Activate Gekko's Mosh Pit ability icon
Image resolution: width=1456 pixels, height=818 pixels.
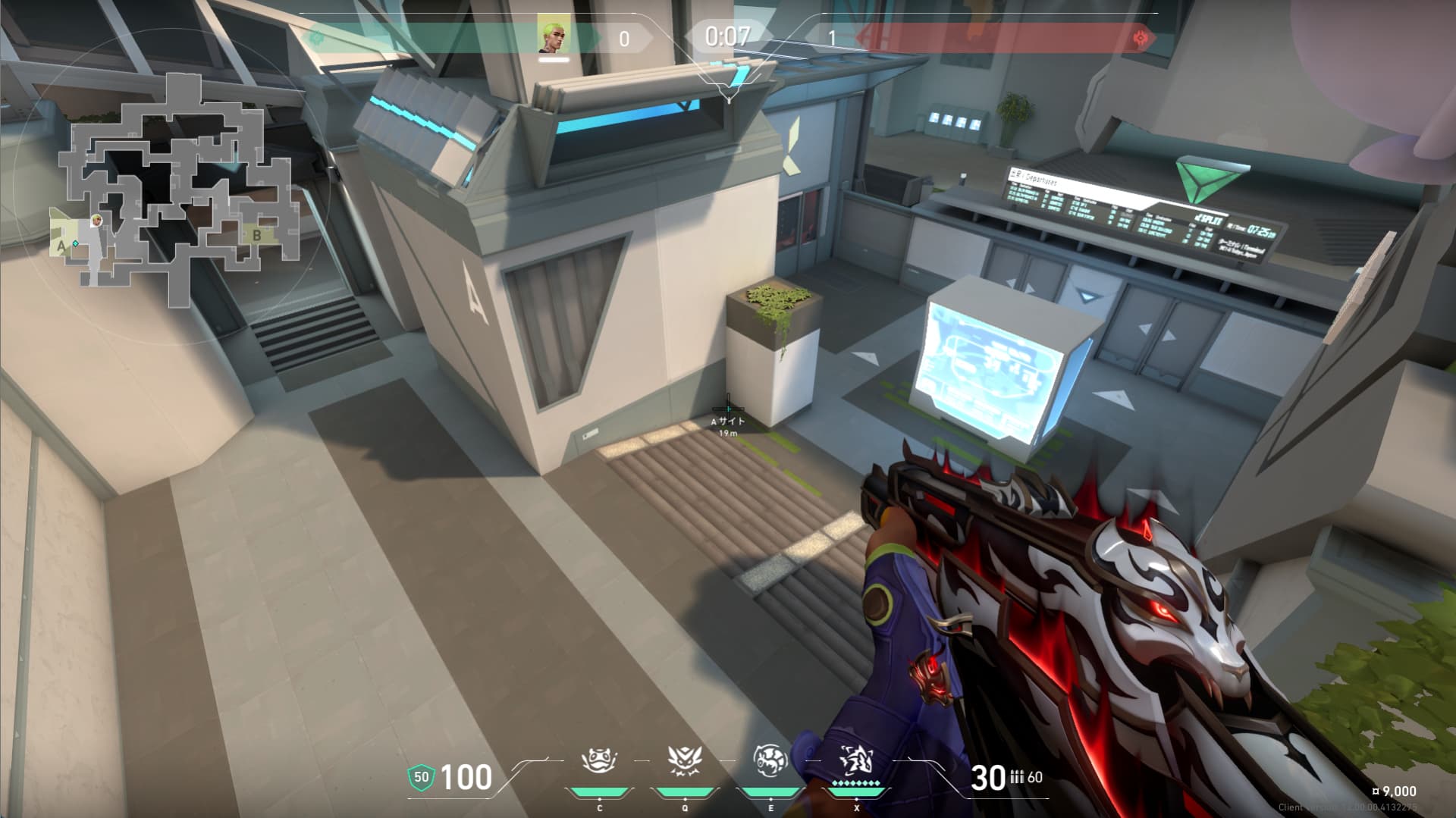coord(599,761)
